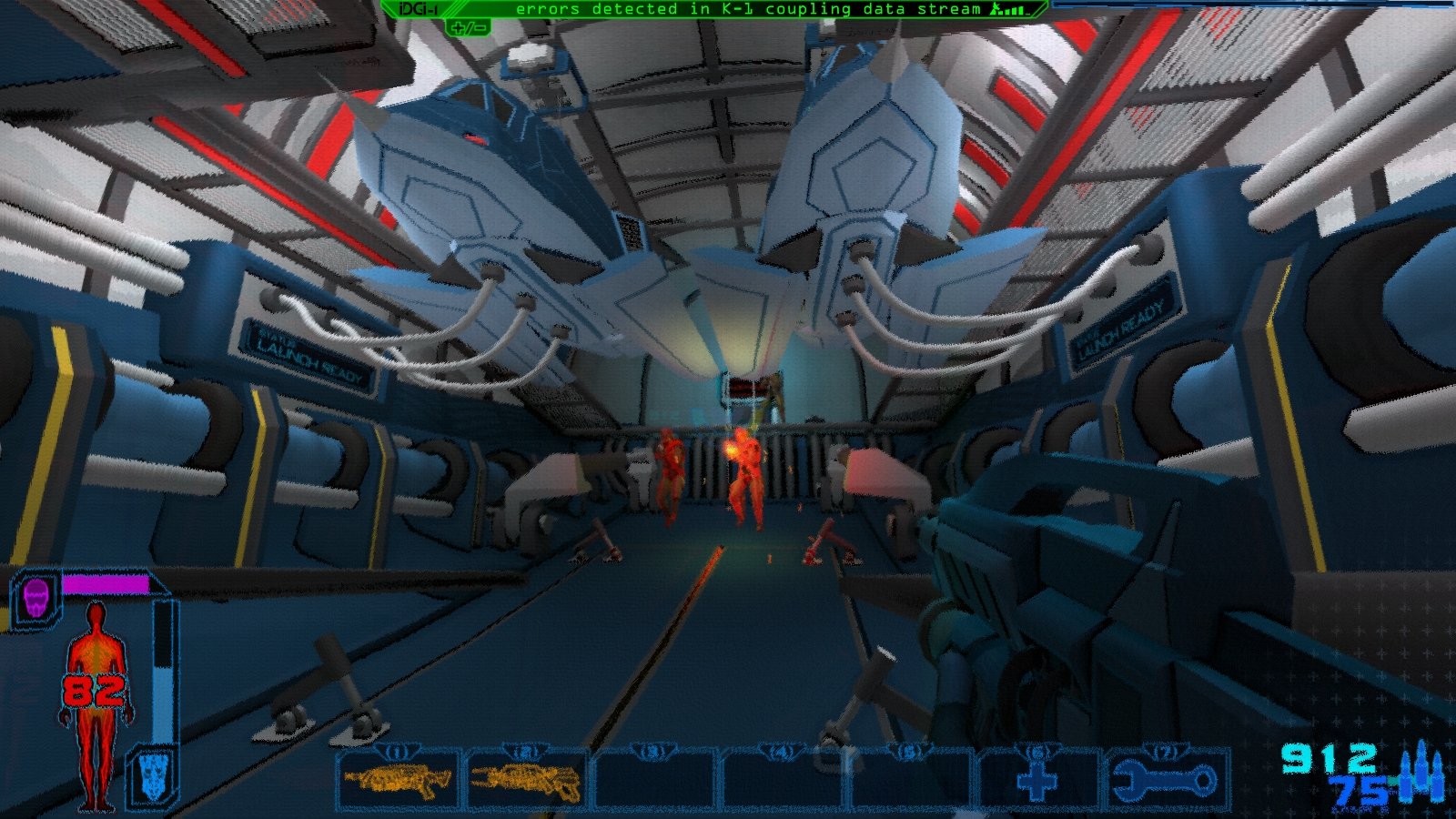This screenshot has height=819, width=1456.
Task: Toggle empty weapon slot 3
Action: pos(653,779)
